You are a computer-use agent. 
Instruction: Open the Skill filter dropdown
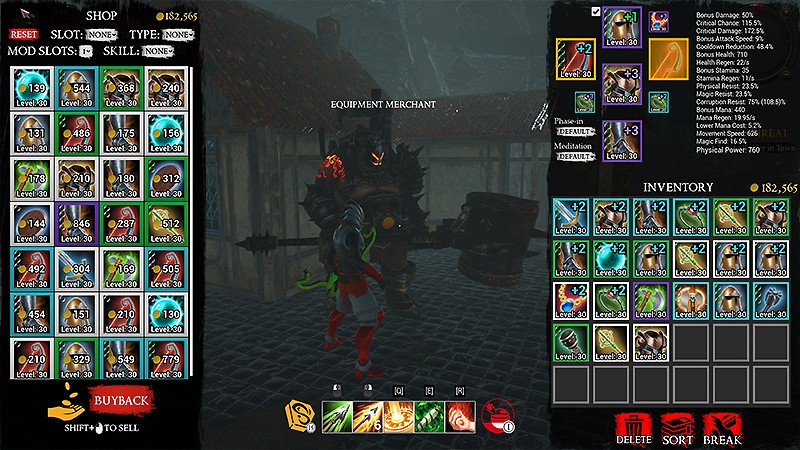[x=157, y=51]
